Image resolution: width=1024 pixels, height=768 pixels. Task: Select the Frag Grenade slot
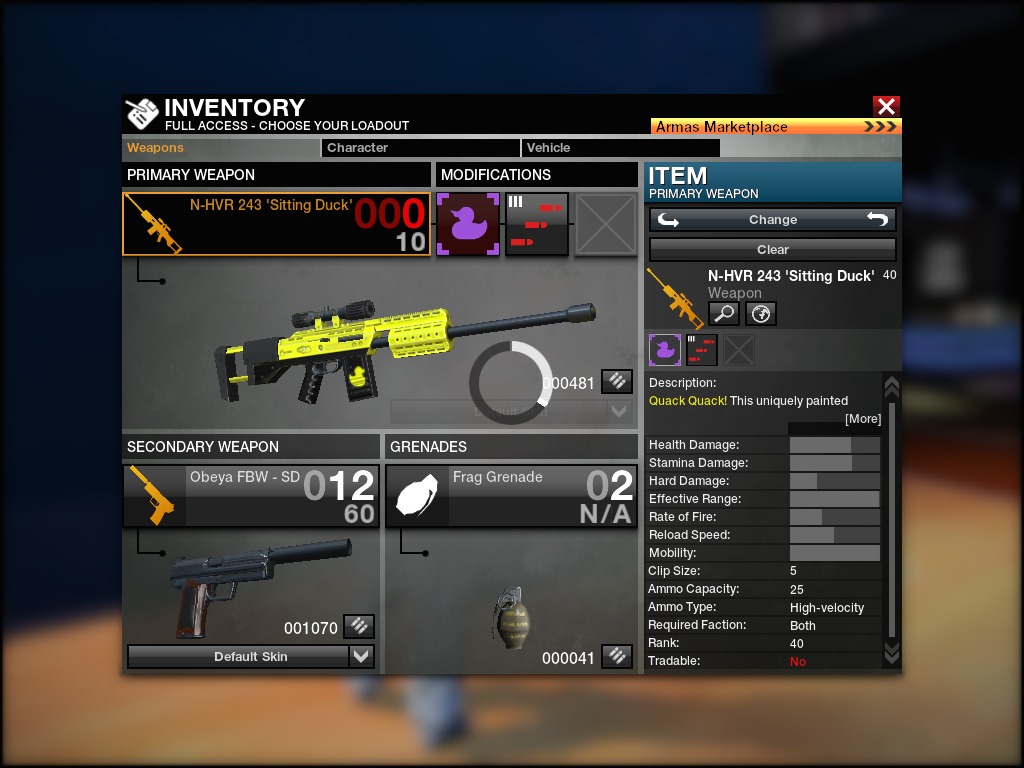point(511,496)
